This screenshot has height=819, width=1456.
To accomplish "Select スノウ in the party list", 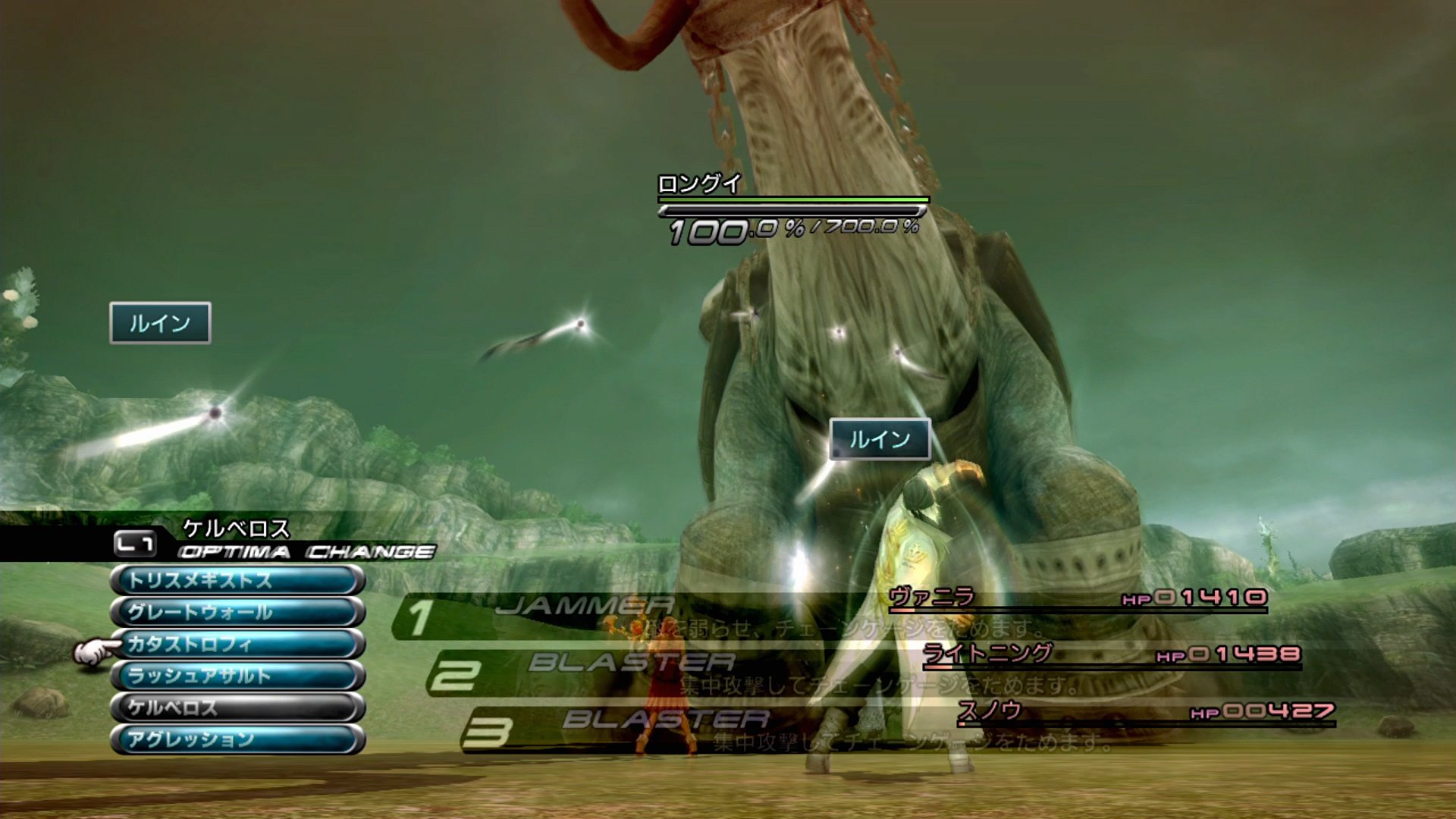I will 989,711.
